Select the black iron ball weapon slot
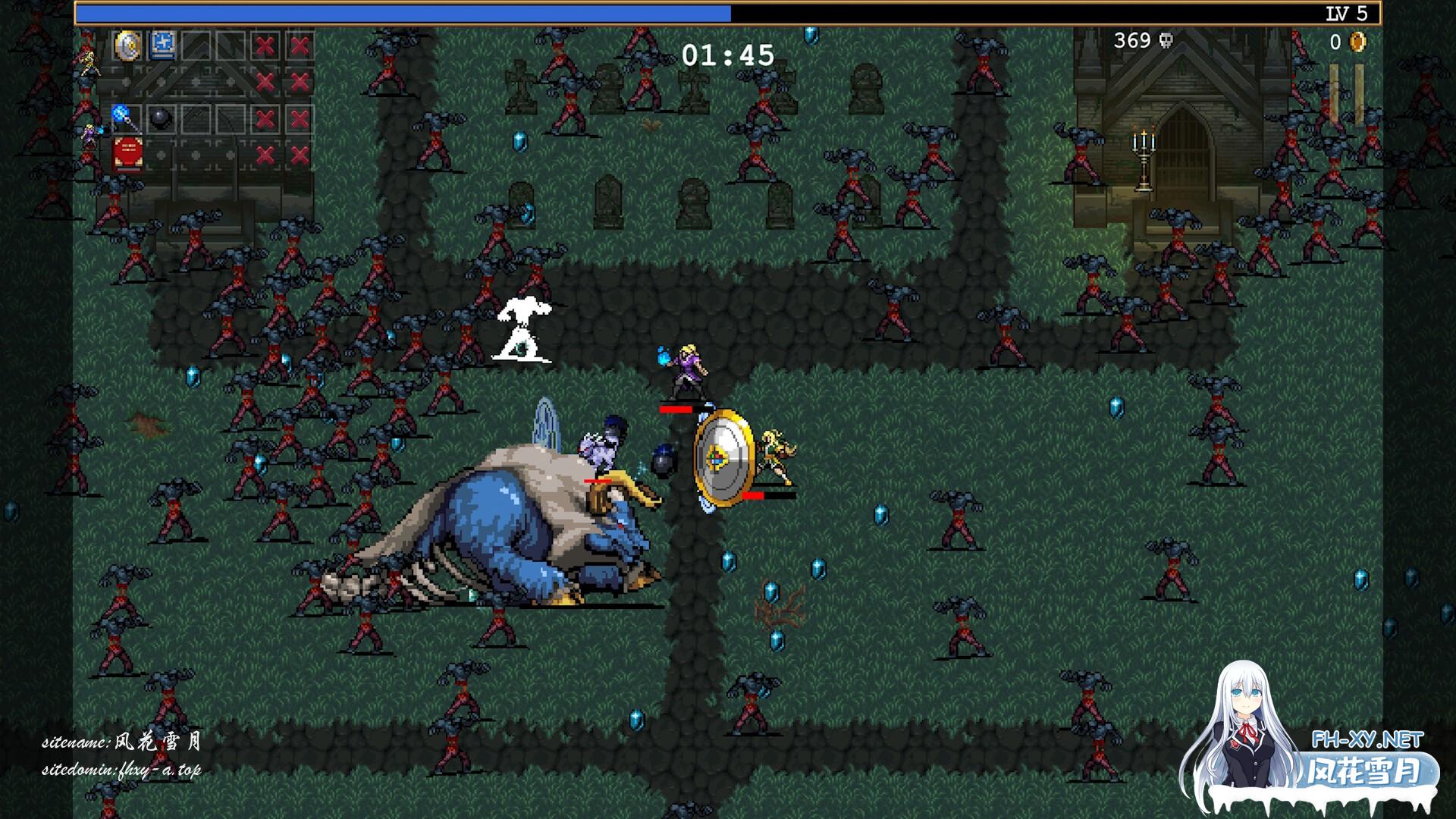 [160, 118]
